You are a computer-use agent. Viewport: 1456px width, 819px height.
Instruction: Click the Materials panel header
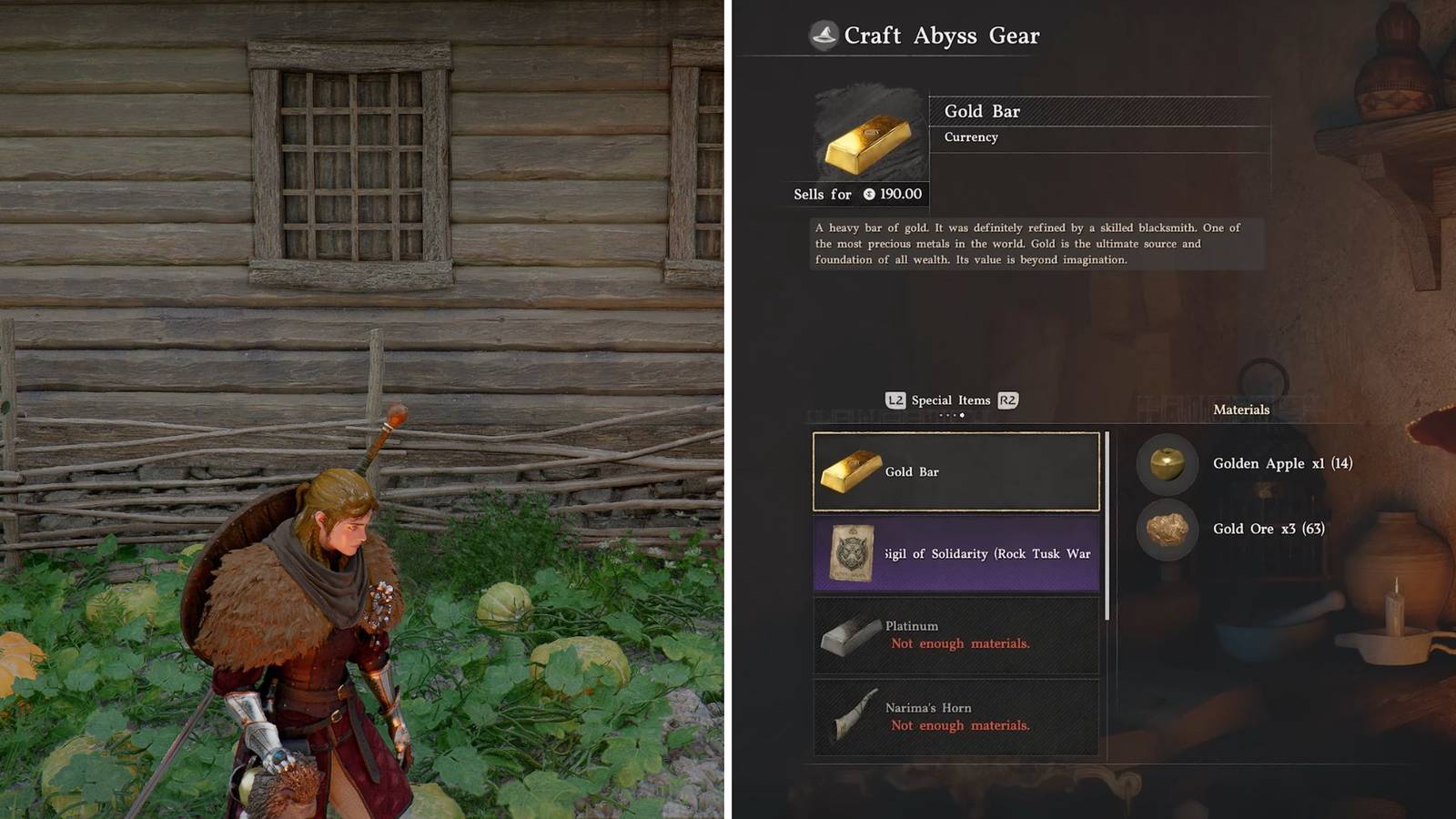(x=1240, y=409)
